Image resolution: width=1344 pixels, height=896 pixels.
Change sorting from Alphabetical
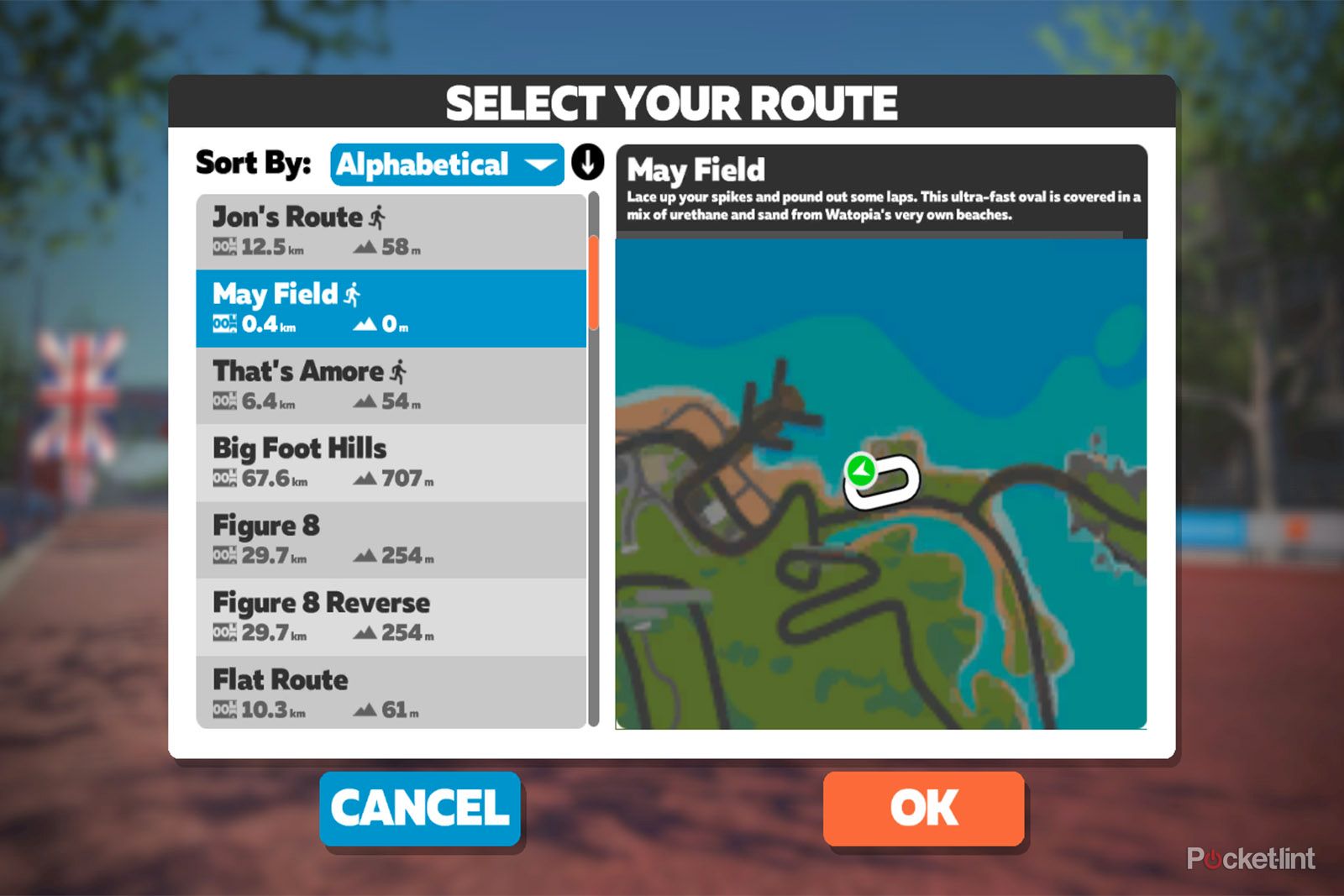click(x=447, y=164)
